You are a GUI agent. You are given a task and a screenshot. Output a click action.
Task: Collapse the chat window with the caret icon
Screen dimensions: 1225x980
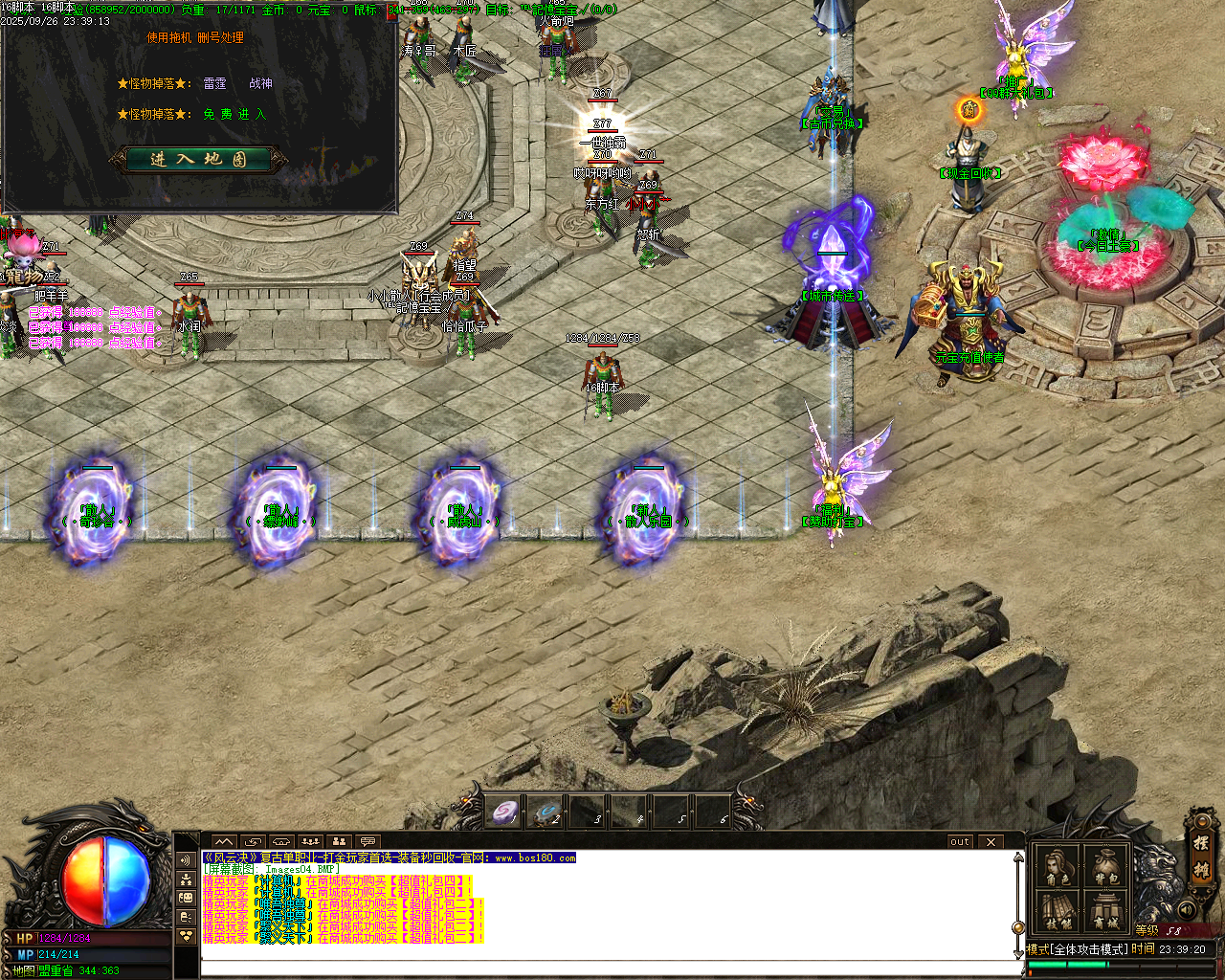coord(223,842)
